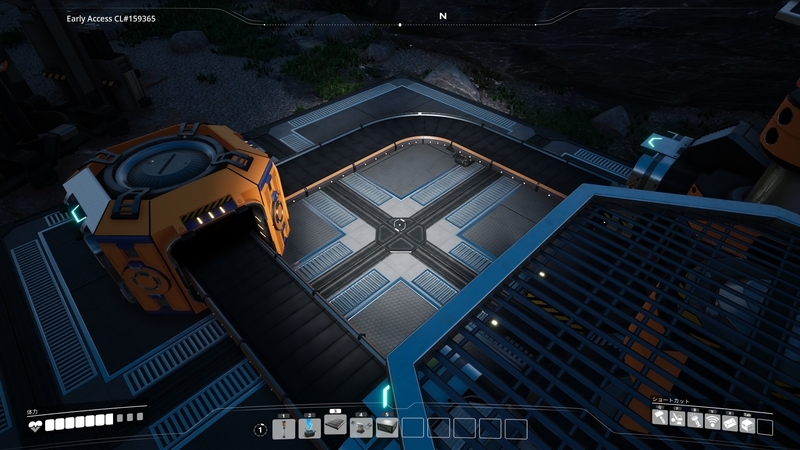Choose the lightning generator hotbar item
This screenshot has width=800, height=450.
tap(309, 428)
